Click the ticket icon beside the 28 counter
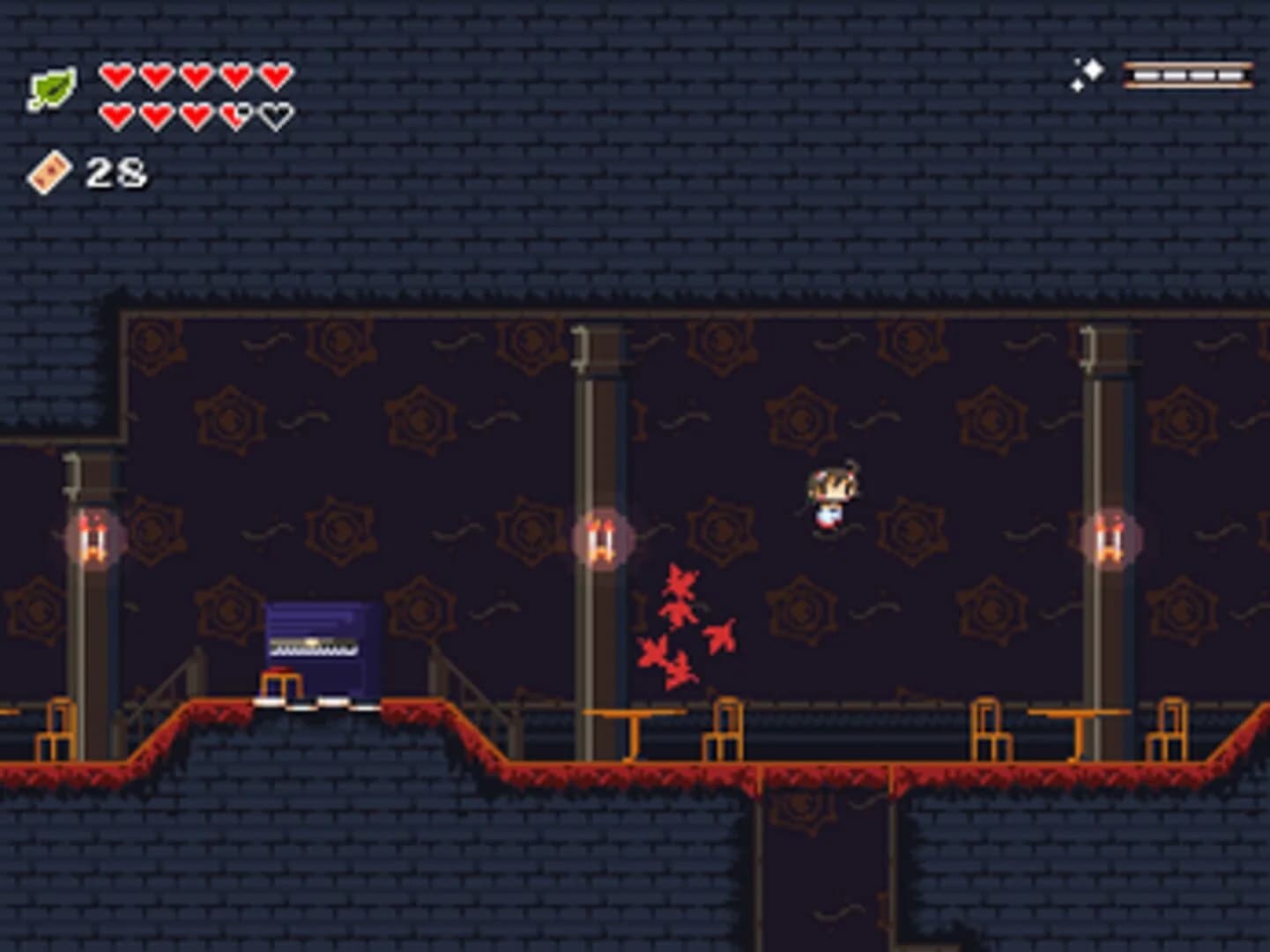This screenshot has width=1270, height=952. pos(48,169)
